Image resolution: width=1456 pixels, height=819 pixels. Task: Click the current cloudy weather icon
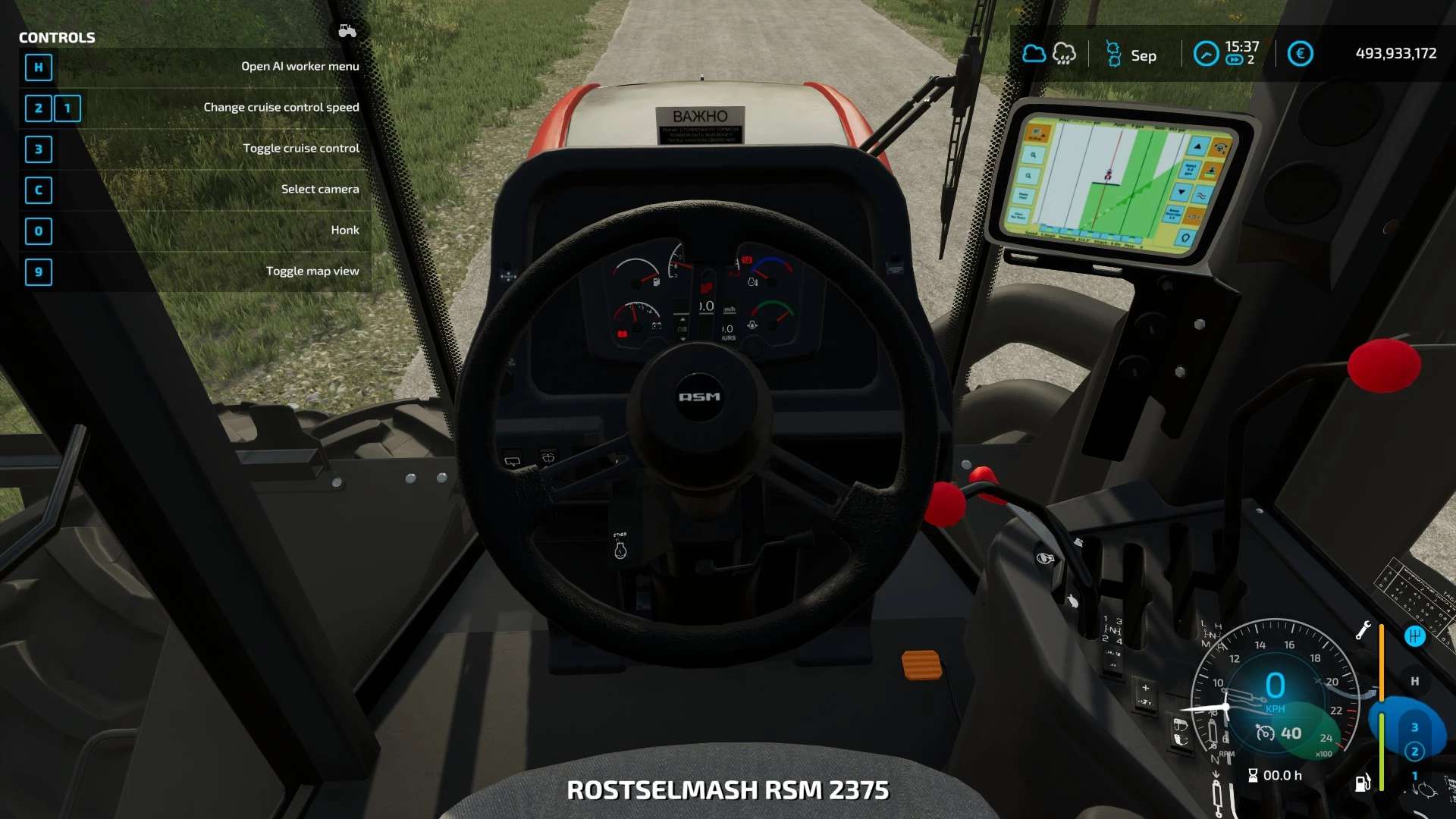pyautogui.click(x=1034, y=54)
